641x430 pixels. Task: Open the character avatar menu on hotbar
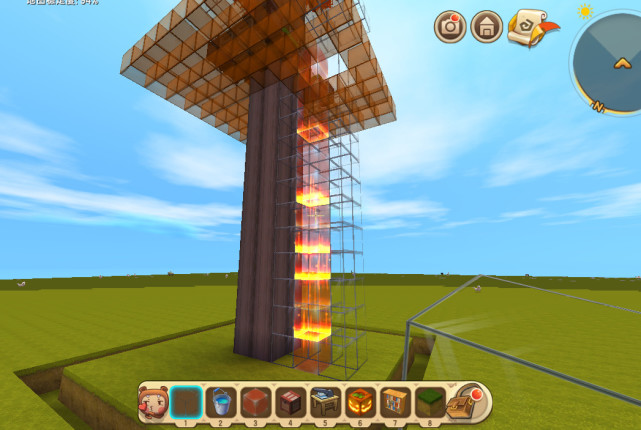click(153, 403)
